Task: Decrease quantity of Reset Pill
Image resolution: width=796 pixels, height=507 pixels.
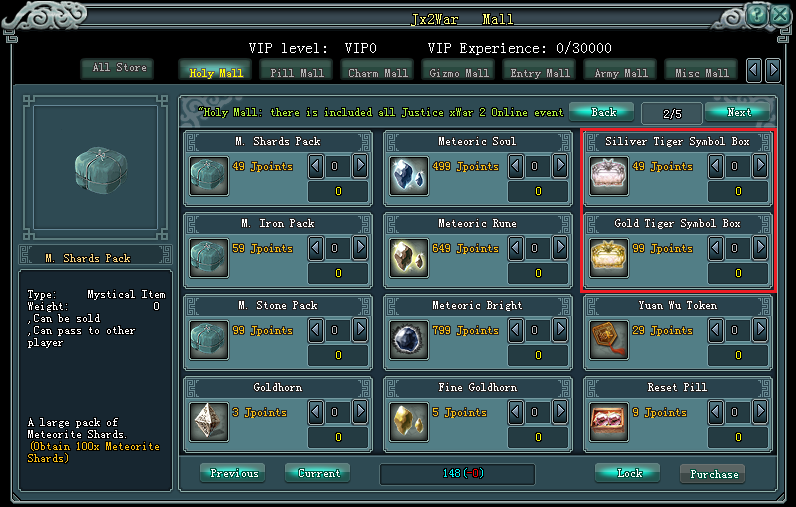Action: pos(716,411)
